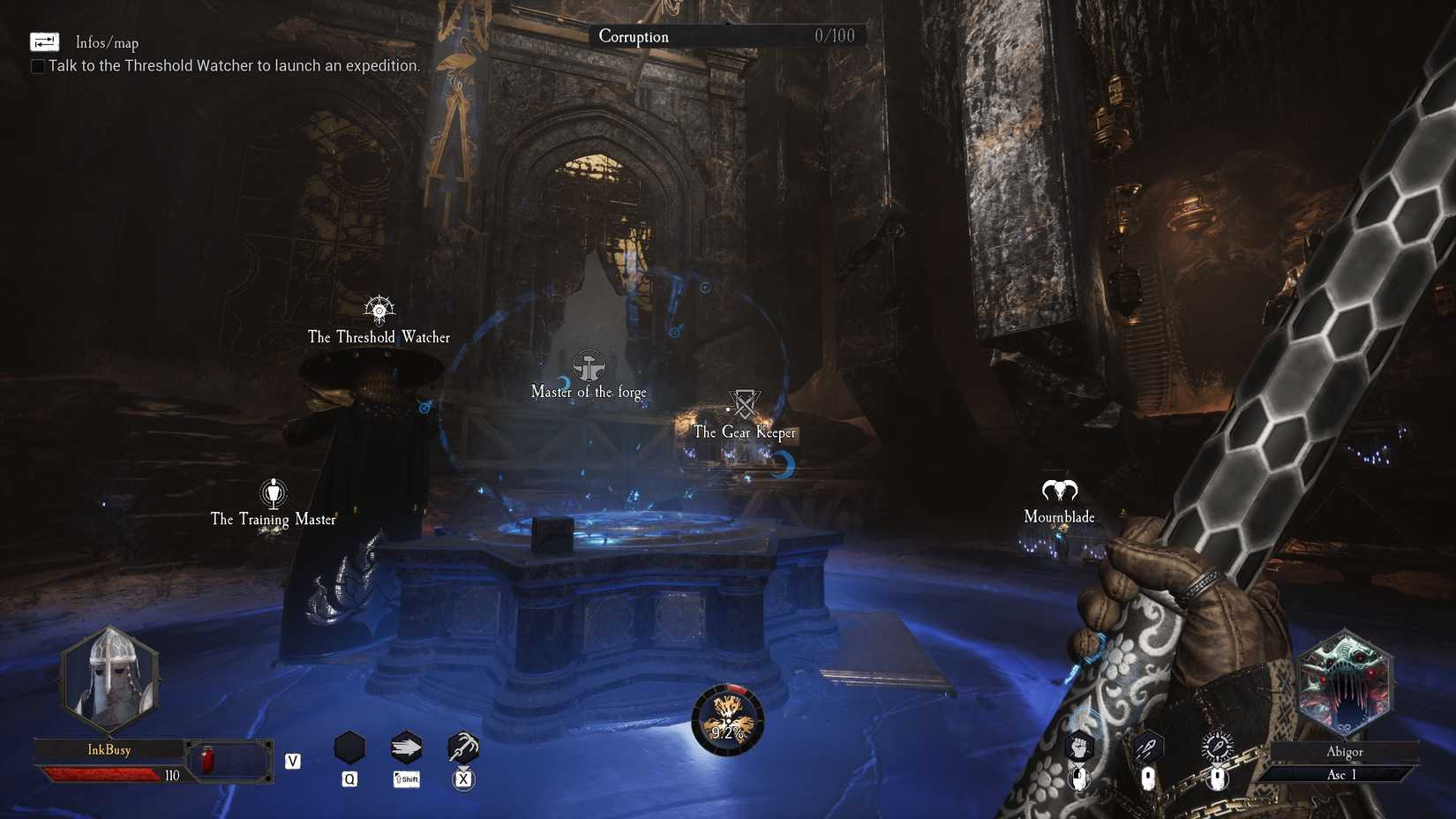Click the label reading The Threshold Watcher

pos(378,337)
